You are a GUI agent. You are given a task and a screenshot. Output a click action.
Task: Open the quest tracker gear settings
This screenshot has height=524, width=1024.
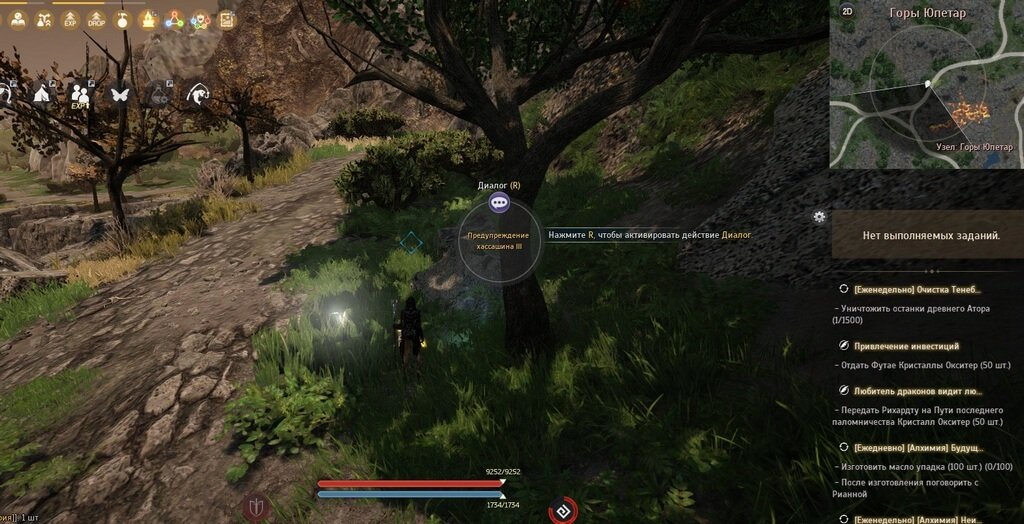pos(820,216)
